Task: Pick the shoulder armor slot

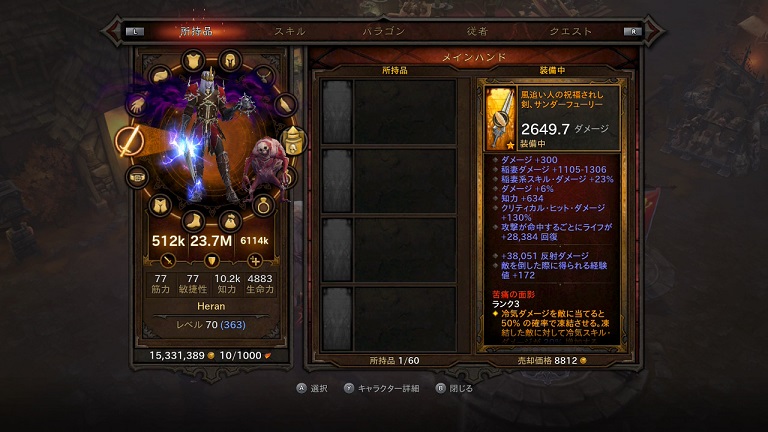Action: (161, 75)
